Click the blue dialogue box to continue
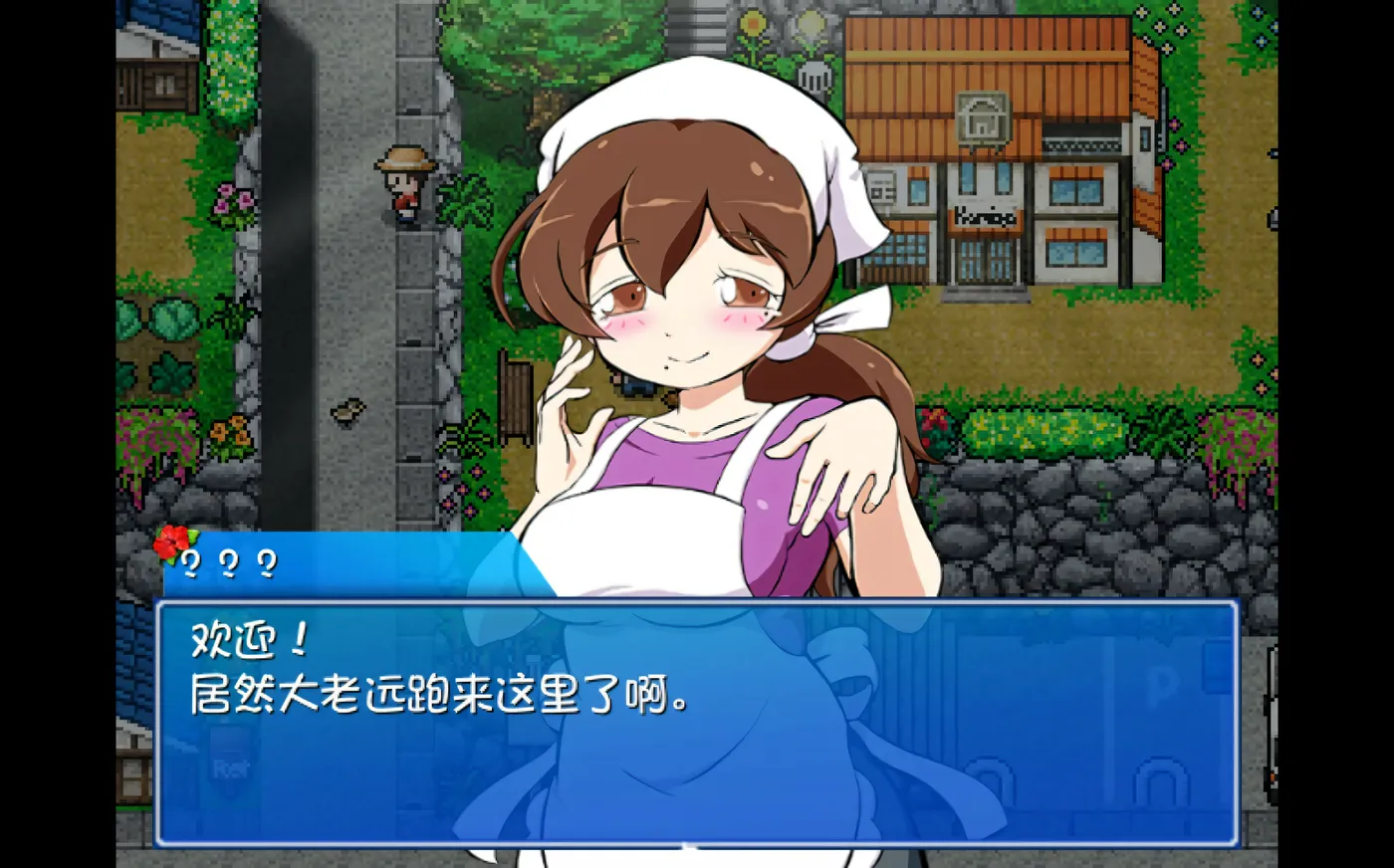Image resolution: width=1394 pixels, height=868 pixels. (x=696, y=723)
